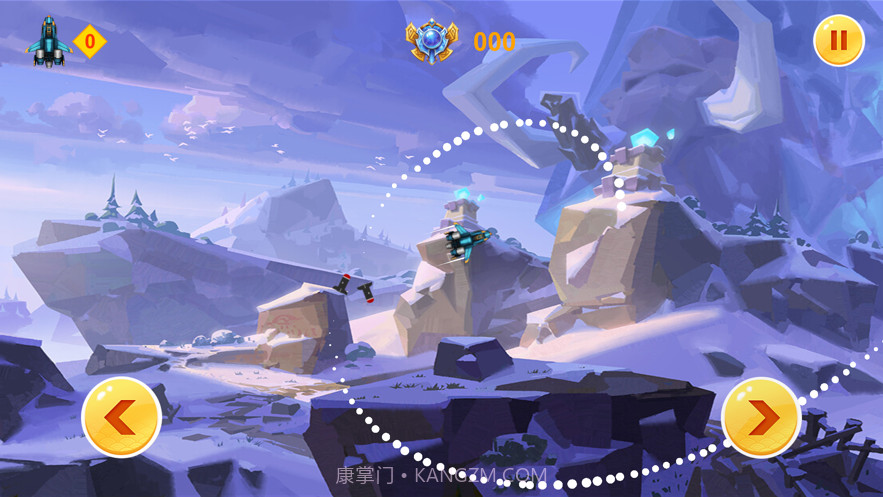Image resolution: width=883 pixels, height=497 pixels.
Task: Steer left with the left arrow button
Action: 122,417
